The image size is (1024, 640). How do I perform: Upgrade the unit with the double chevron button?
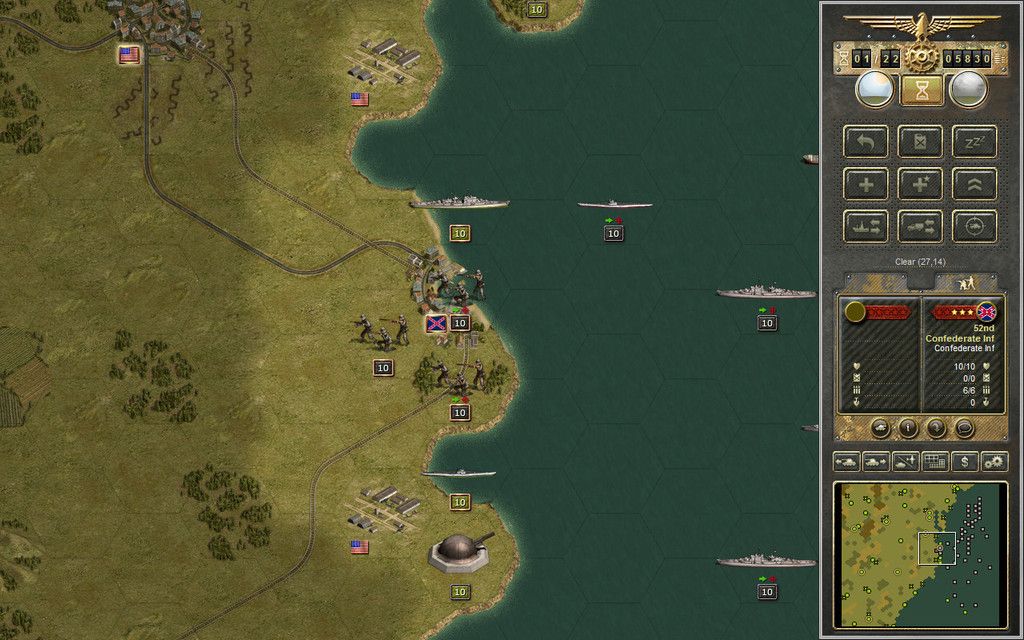pos(974,184)
